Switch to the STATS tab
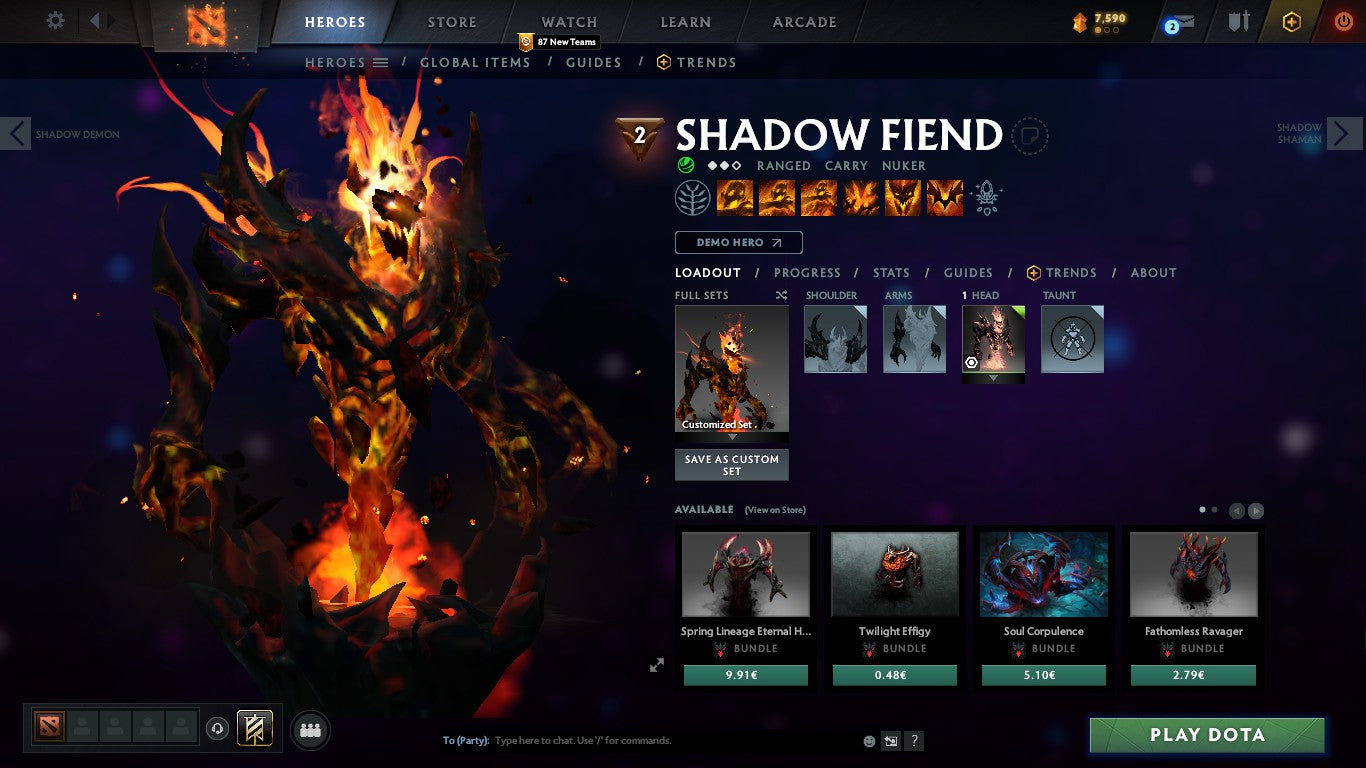 tap(890, 272)
